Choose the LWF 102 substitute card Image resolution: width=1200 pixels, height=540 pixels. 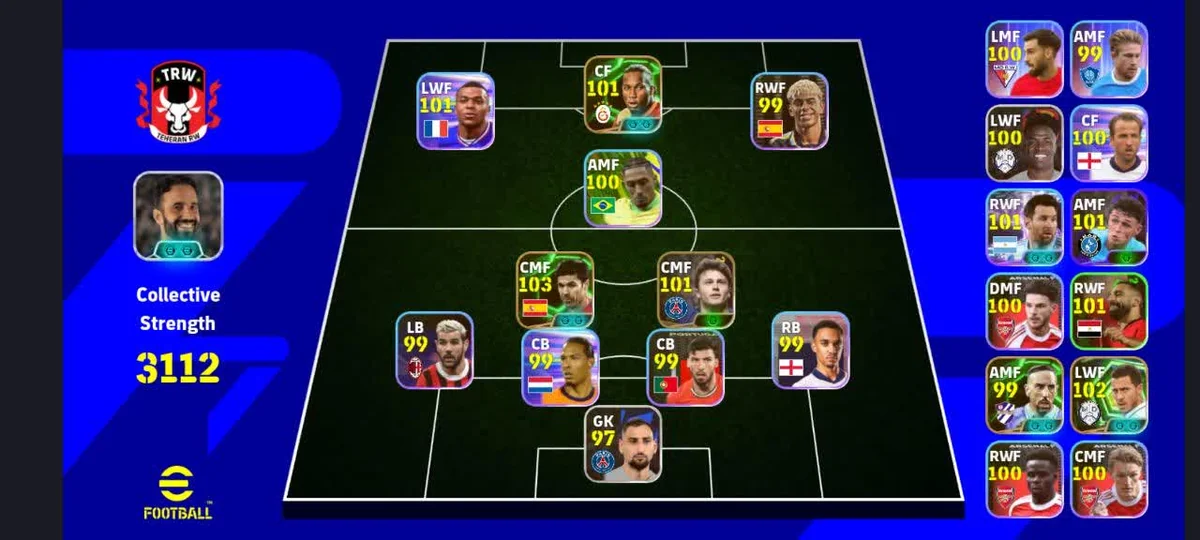point(1109,395)
